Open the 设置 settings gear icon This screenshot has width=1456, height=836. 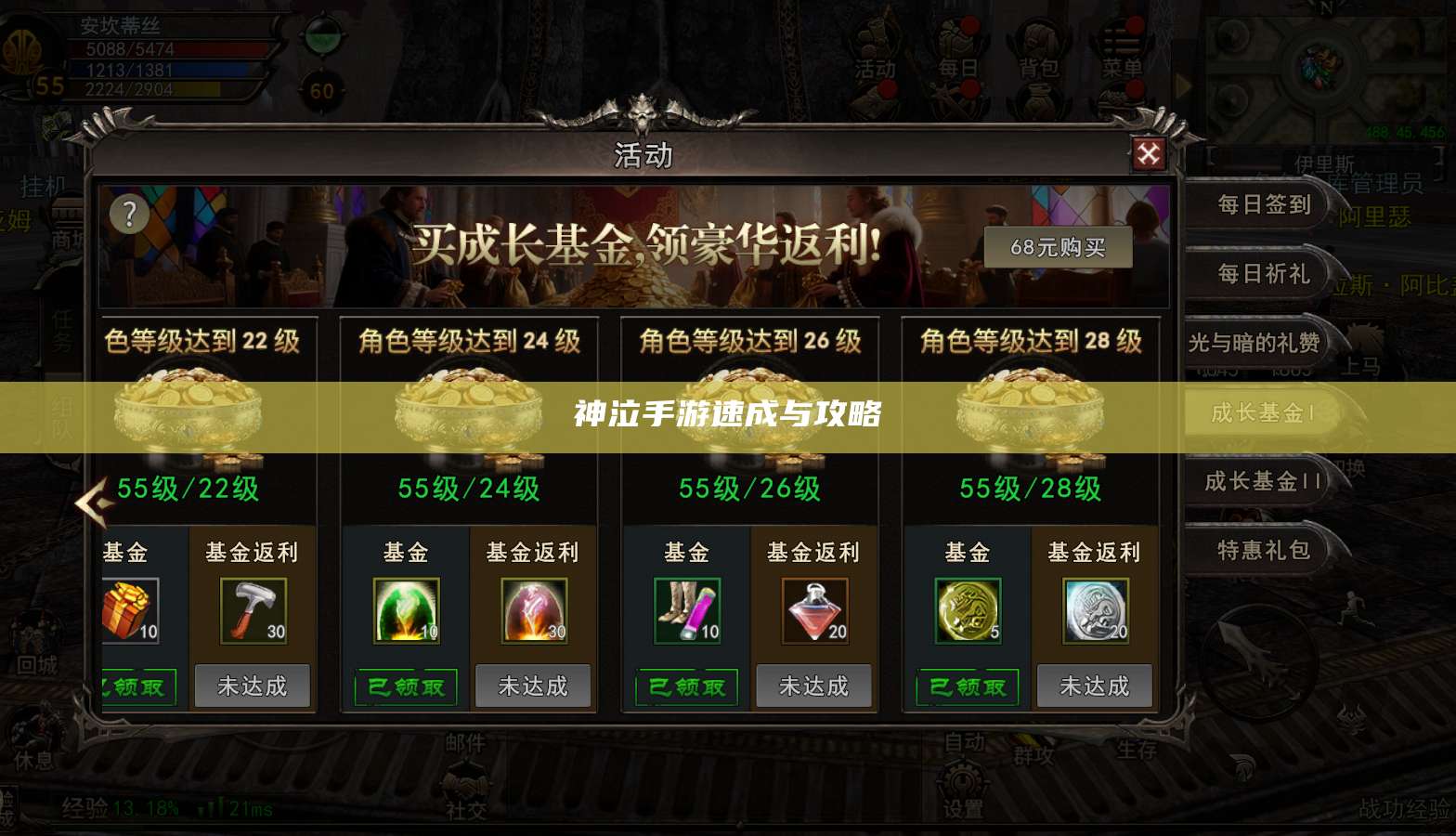tap(963, 782)
